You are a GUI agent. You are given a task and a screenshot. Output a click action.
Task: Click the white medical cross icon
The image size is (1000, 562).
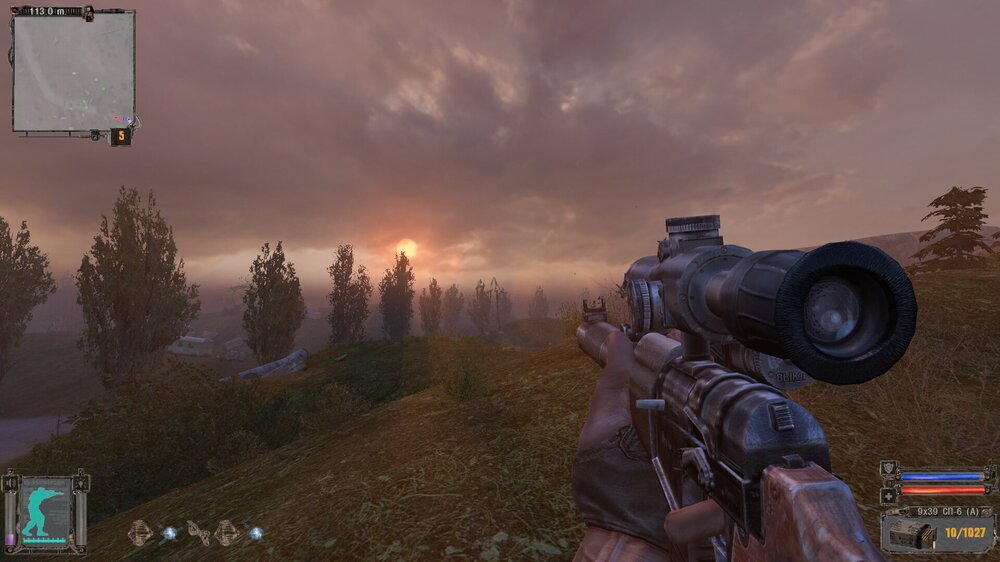pos(889,494)
